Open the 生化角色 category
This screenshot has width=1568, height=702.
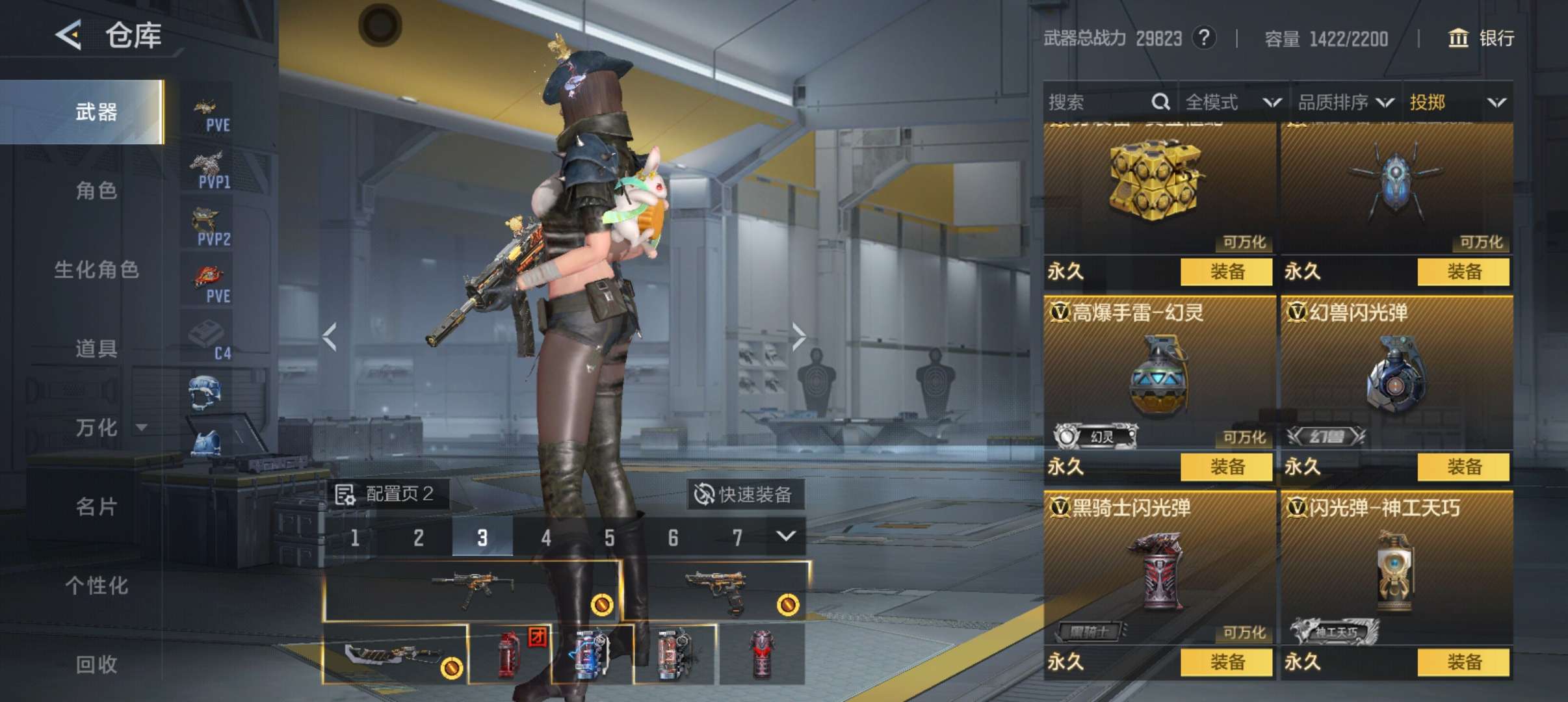[96, 269]
